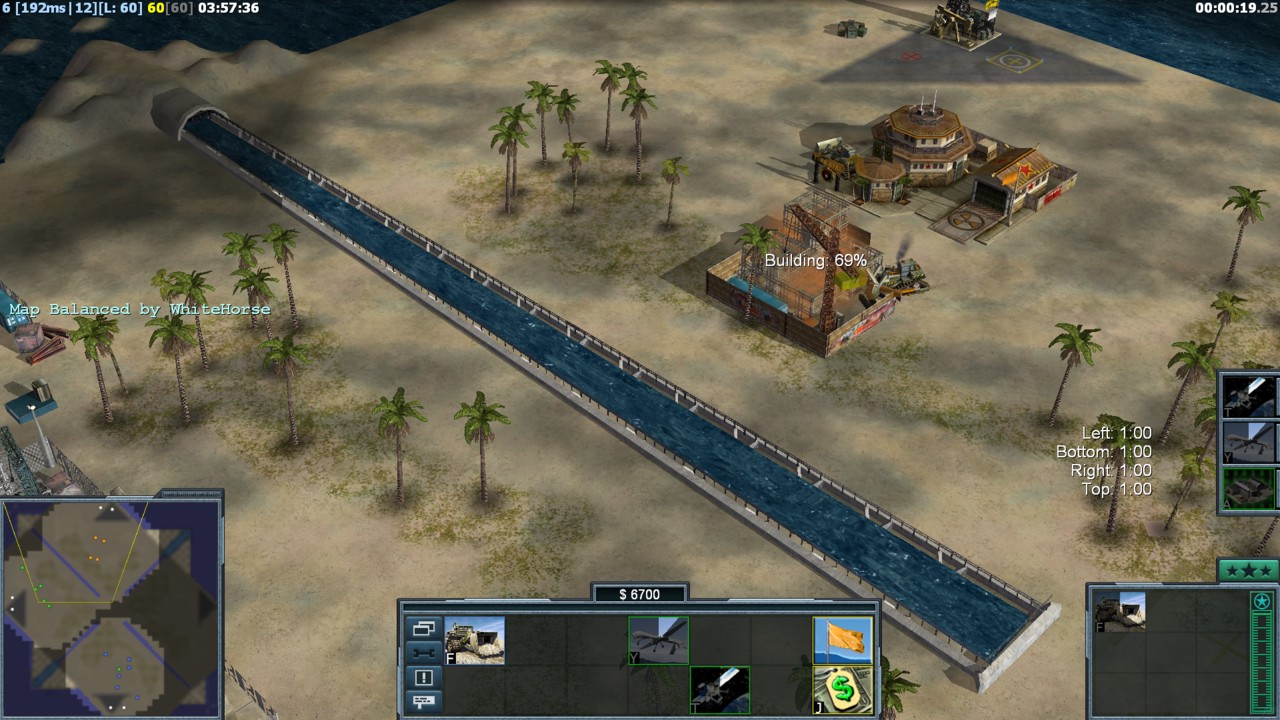The image size is (1280, 720).
Task: Click the exclamation mark alert button
Action: point(423,677)
